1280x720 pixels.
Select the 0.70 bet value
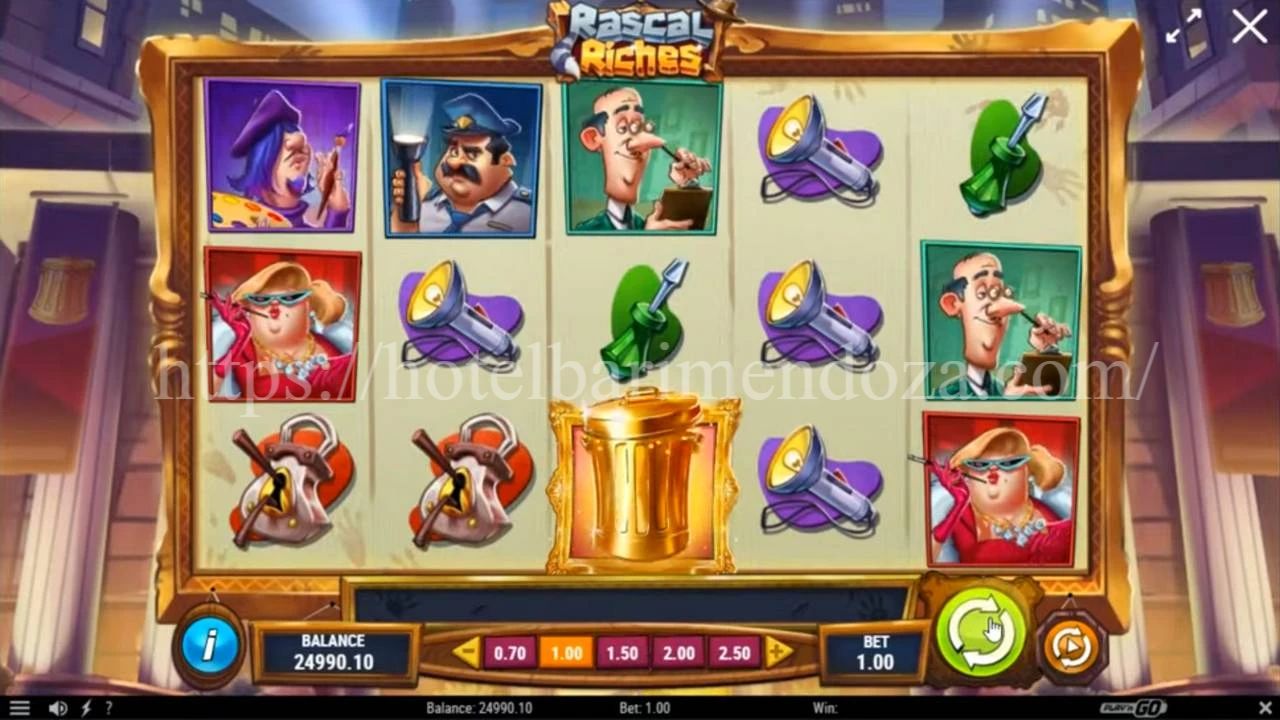(x=510, y=653)
